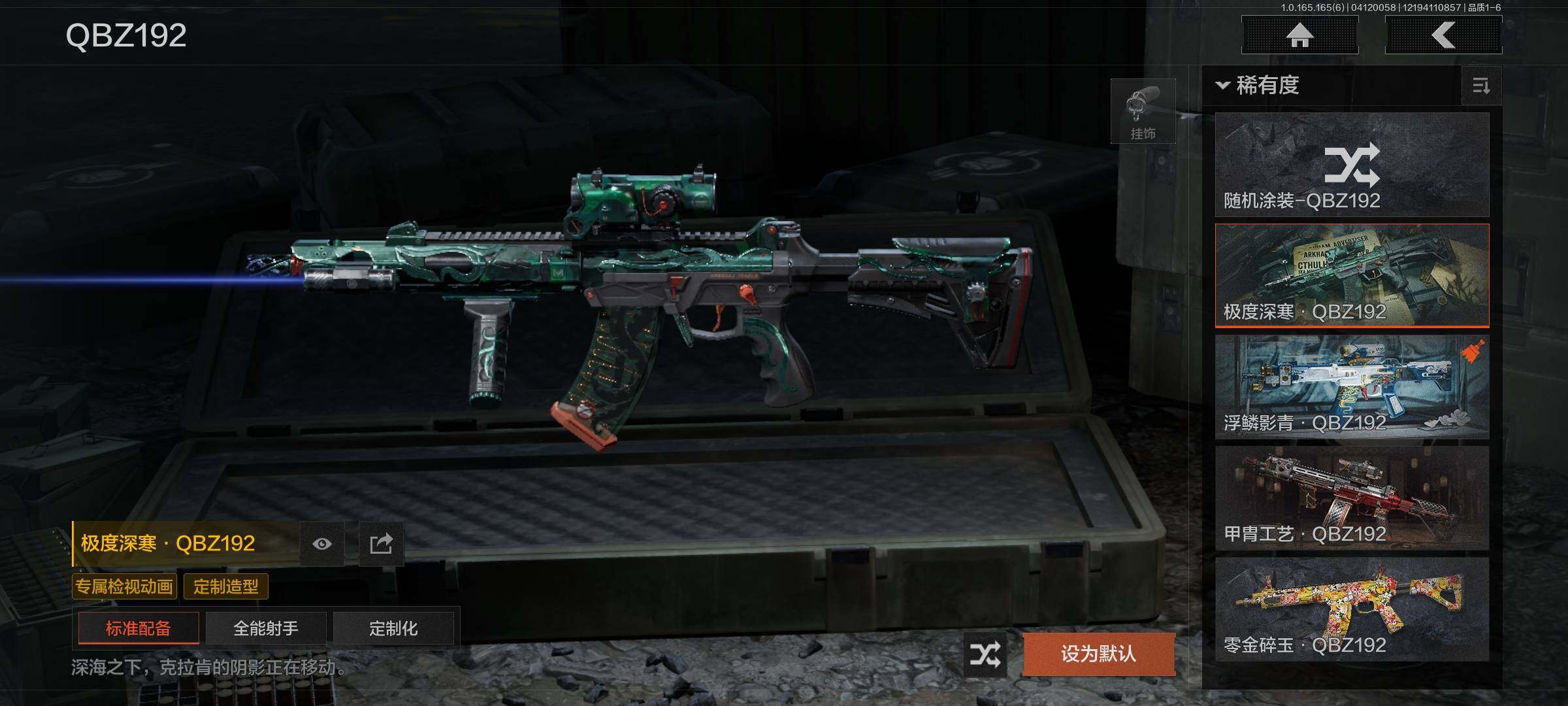1568x706 pixels.
Task: Open the 稀有度 sort dropdown
Action: coord(1258,86)
